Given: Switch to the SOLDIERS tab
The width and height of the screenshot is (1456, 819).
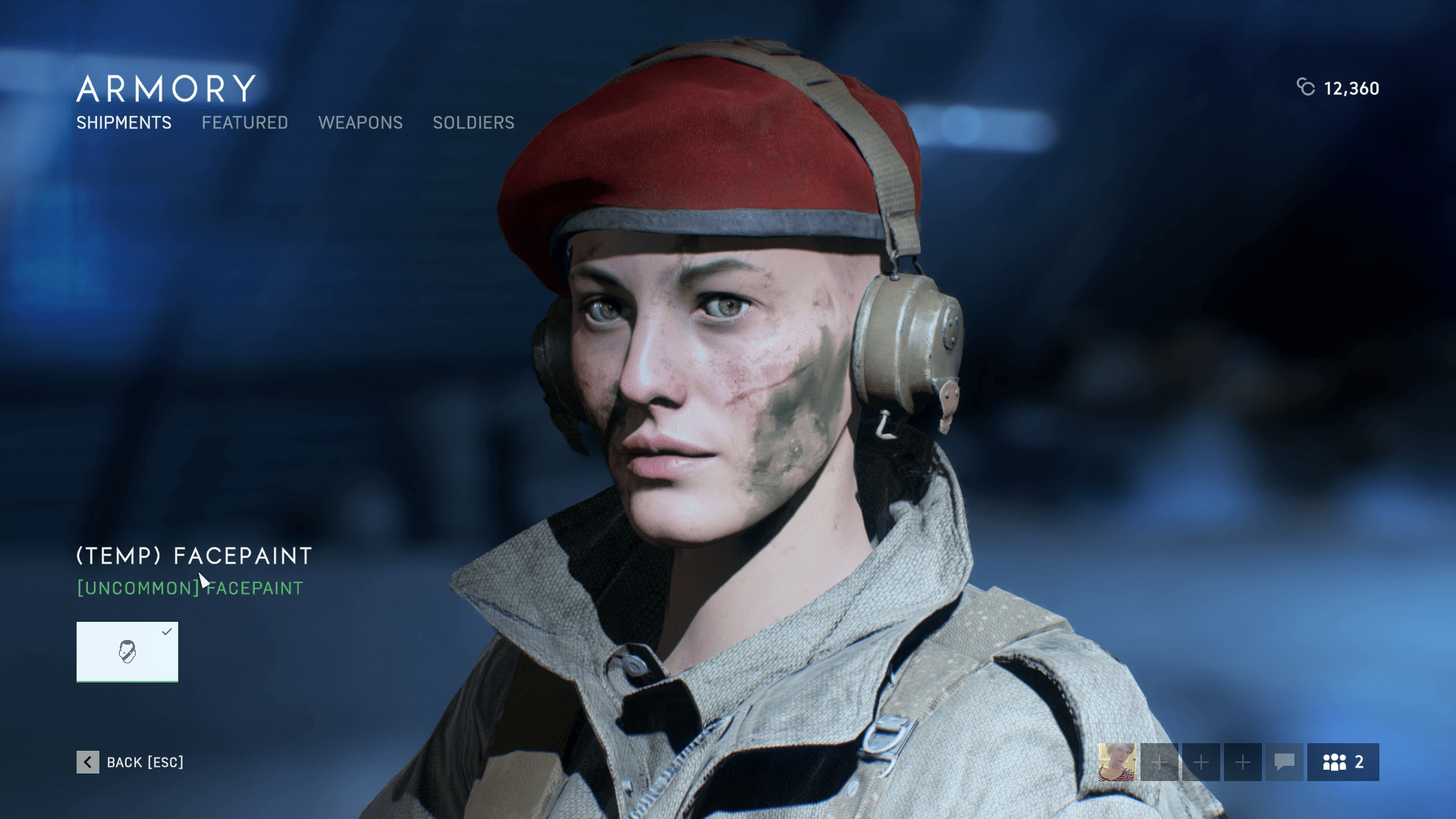Looking at the screenshot, I should pos(473,123).
